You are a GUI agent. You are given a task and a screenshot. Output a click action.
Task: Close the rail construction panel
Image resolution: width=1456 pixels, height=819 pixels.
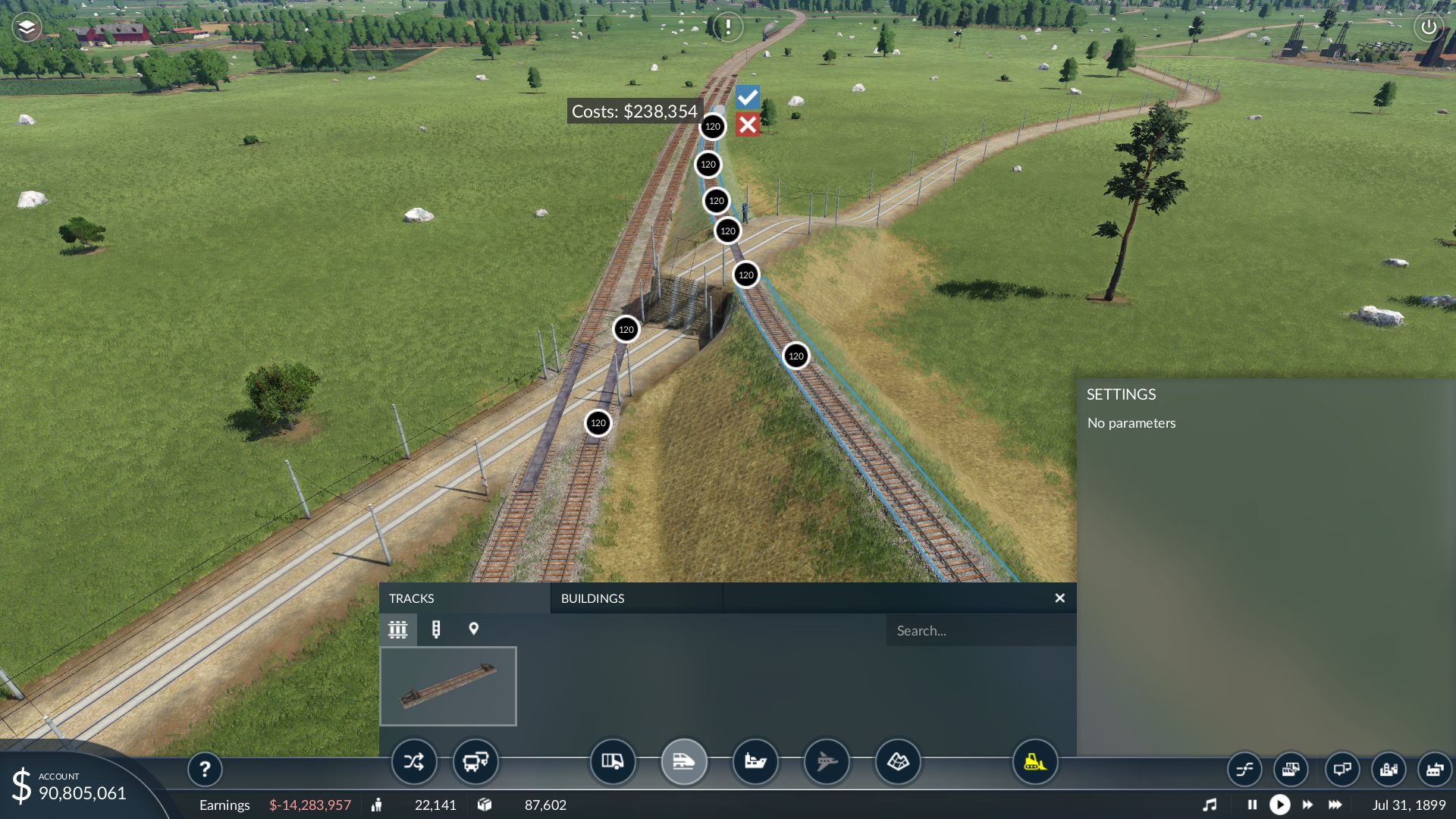pyautogui.click(x=1059, y=598)
